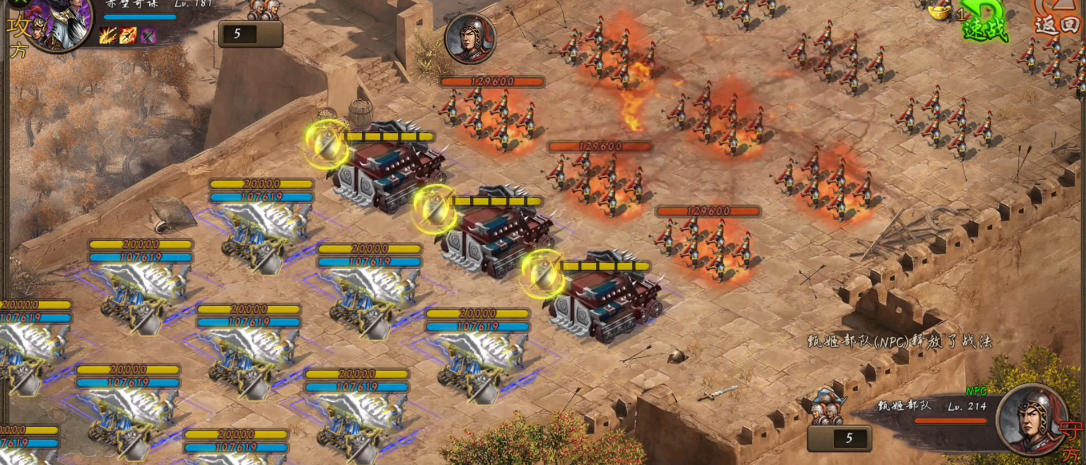Open the attacker's commander portrait
This screenshot has height=465, width=1086.
pyautogui.click(x=58, y=22)
